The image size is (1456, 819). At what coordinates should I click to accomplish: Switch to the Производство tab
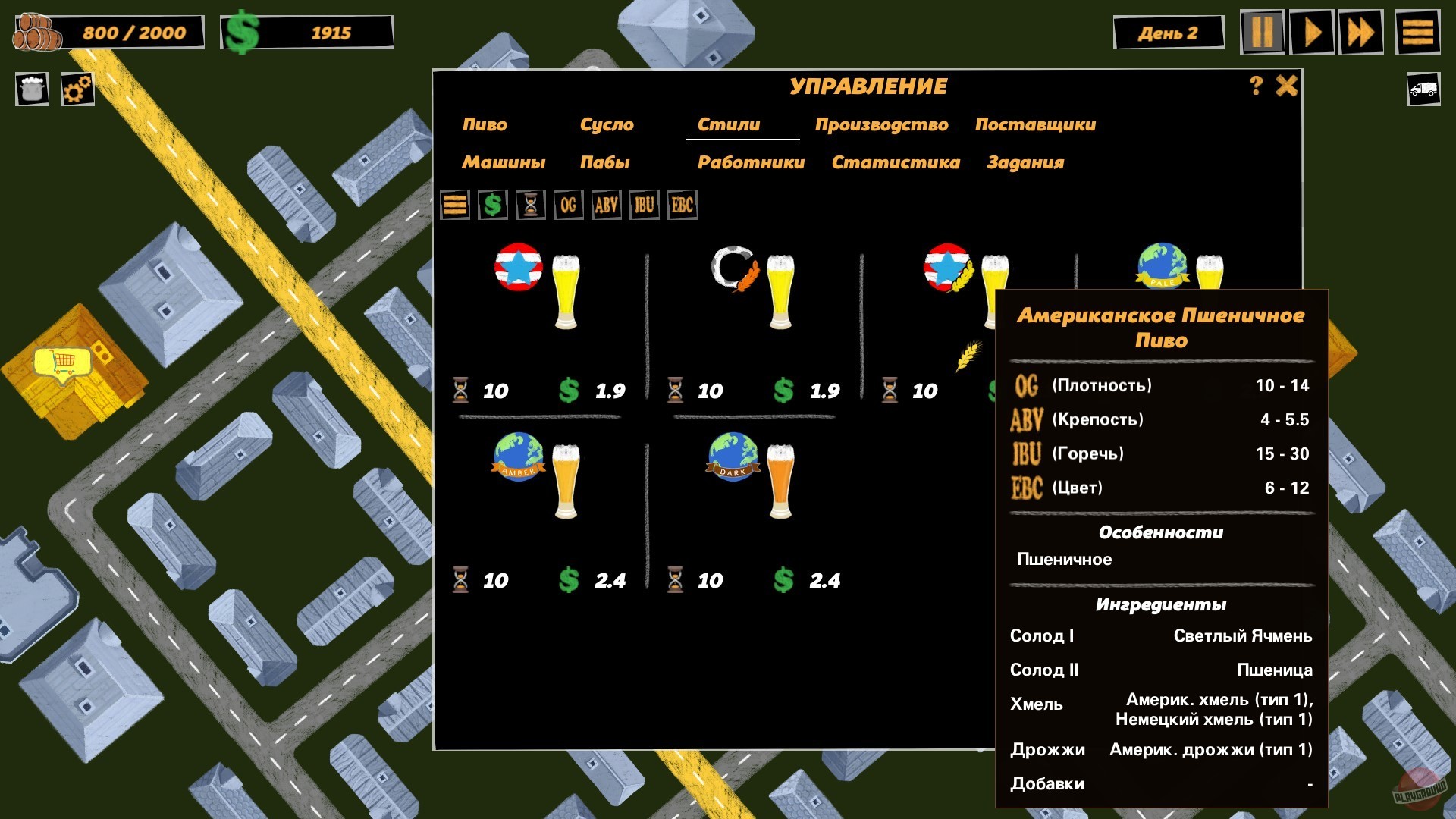tap(883, 124)
